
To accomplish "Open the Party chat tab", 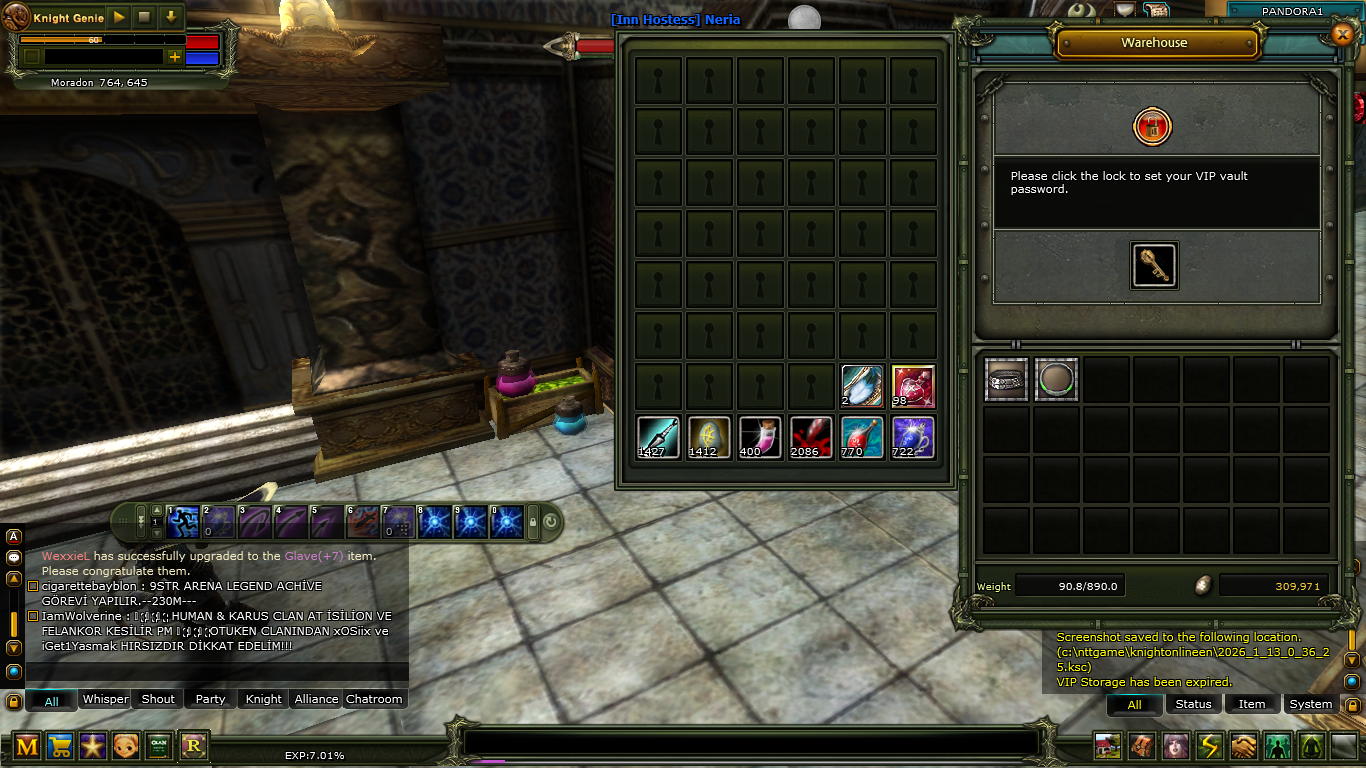I will point(210,699).
